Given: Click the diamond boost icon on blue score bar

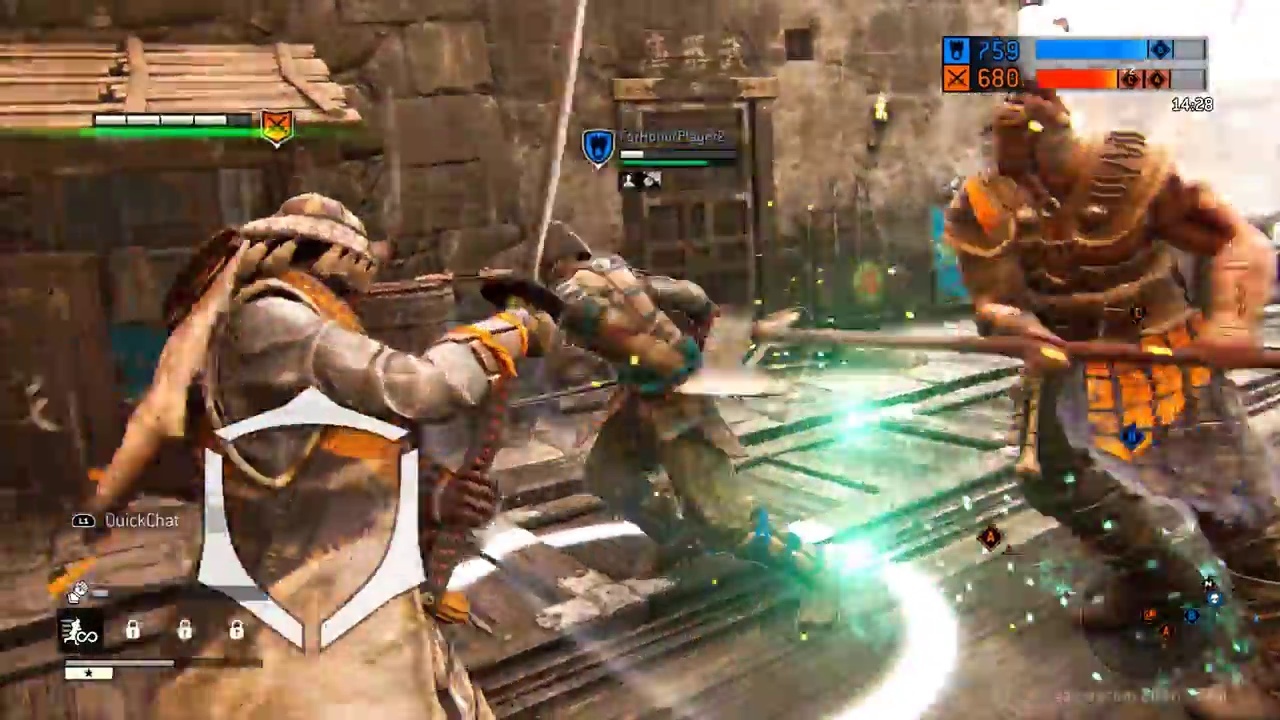Looking at the screenshot, I should [1159, 50].
